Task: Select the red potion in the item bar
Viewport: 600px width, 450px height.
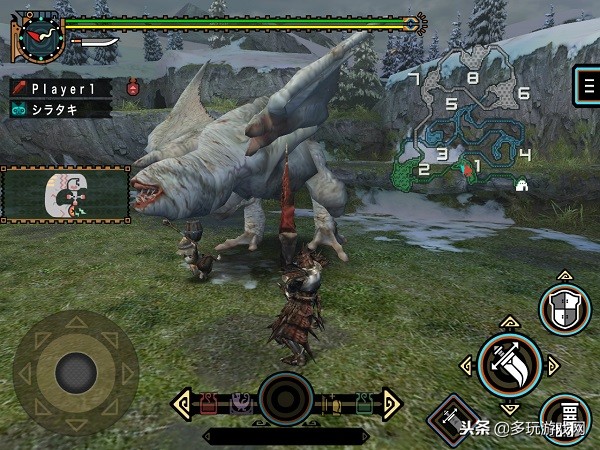Action: click(x=211, y=404)
